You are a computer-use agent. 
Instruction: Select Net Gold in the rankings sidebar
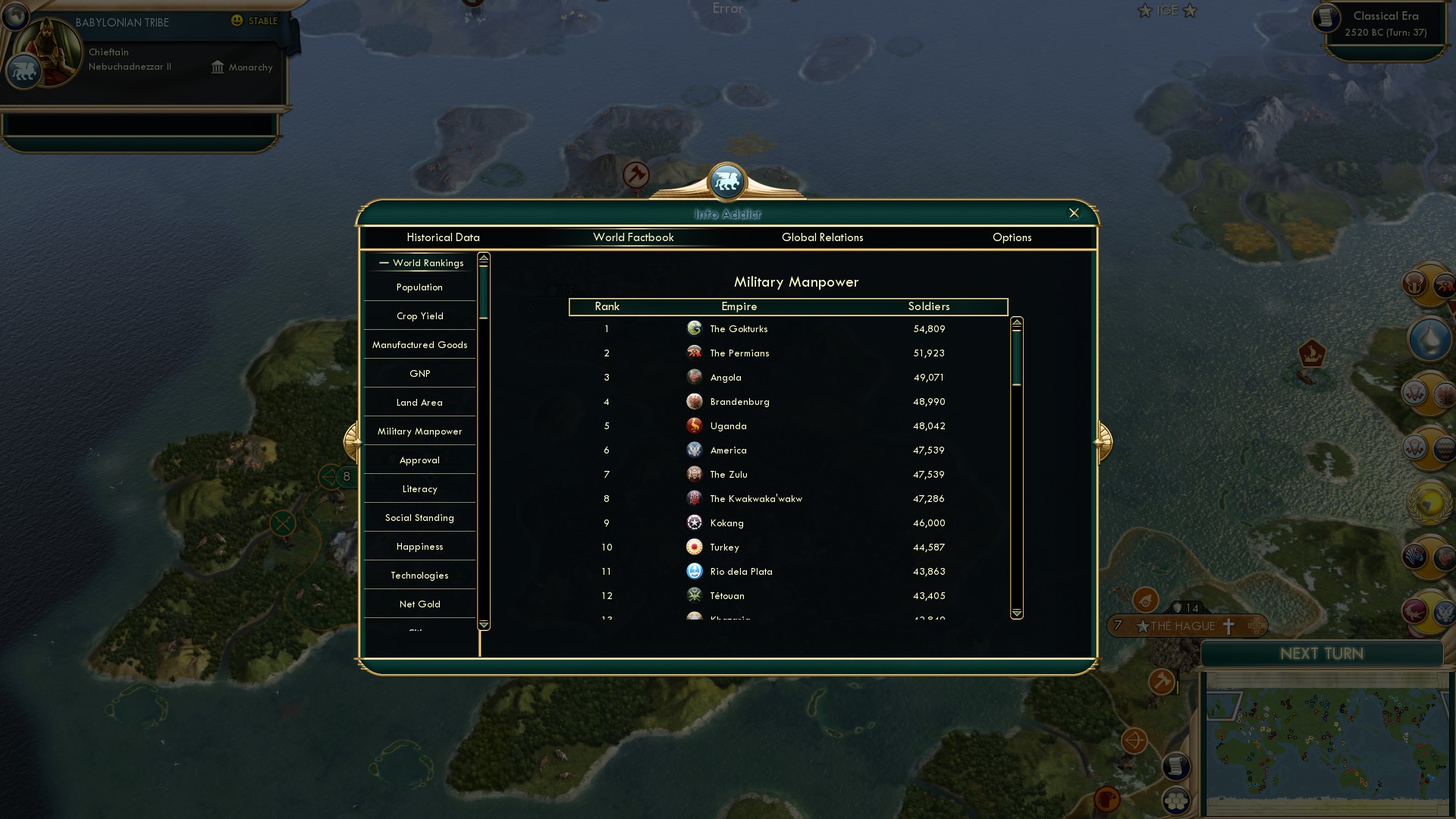[419, 604]
